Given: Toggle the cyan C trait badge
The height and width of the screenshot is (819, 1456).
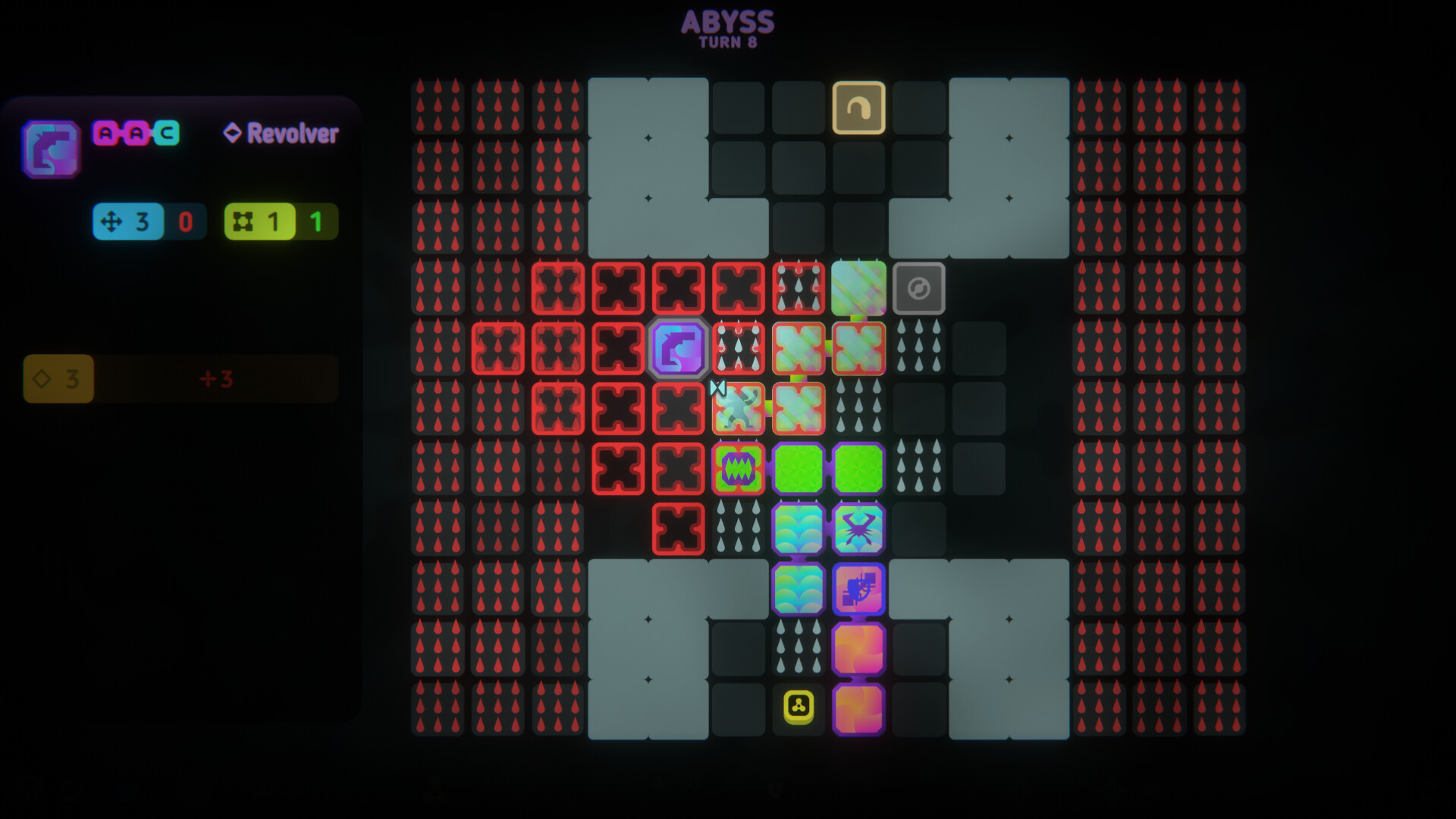Looking at the screenshot, I should click(x=166, y=134).
